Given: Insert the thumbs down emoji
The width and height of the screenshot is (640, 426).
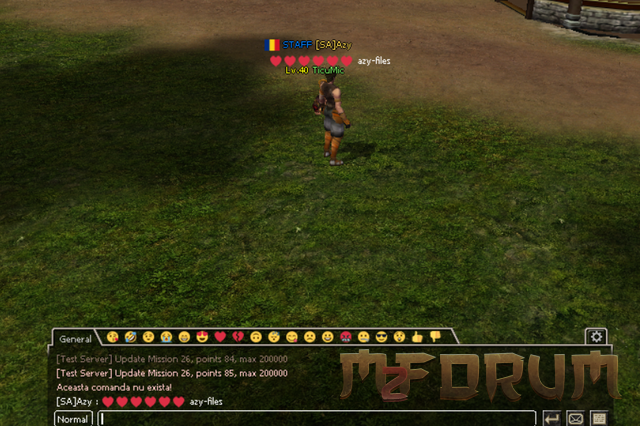Looking at the screenshot, I should click(435, 337).
